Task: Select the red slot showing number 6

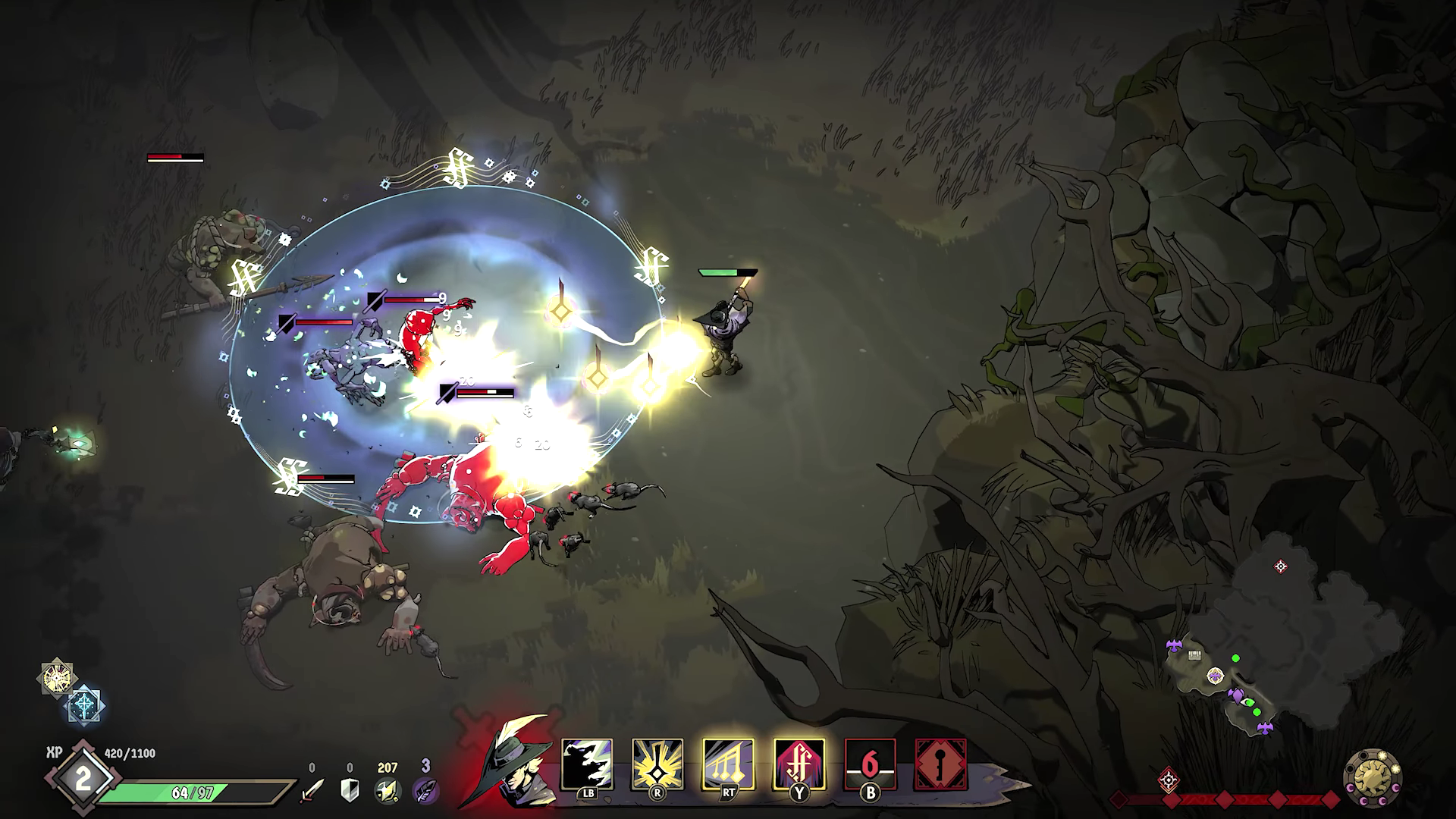Action: (x=870, y=764)
